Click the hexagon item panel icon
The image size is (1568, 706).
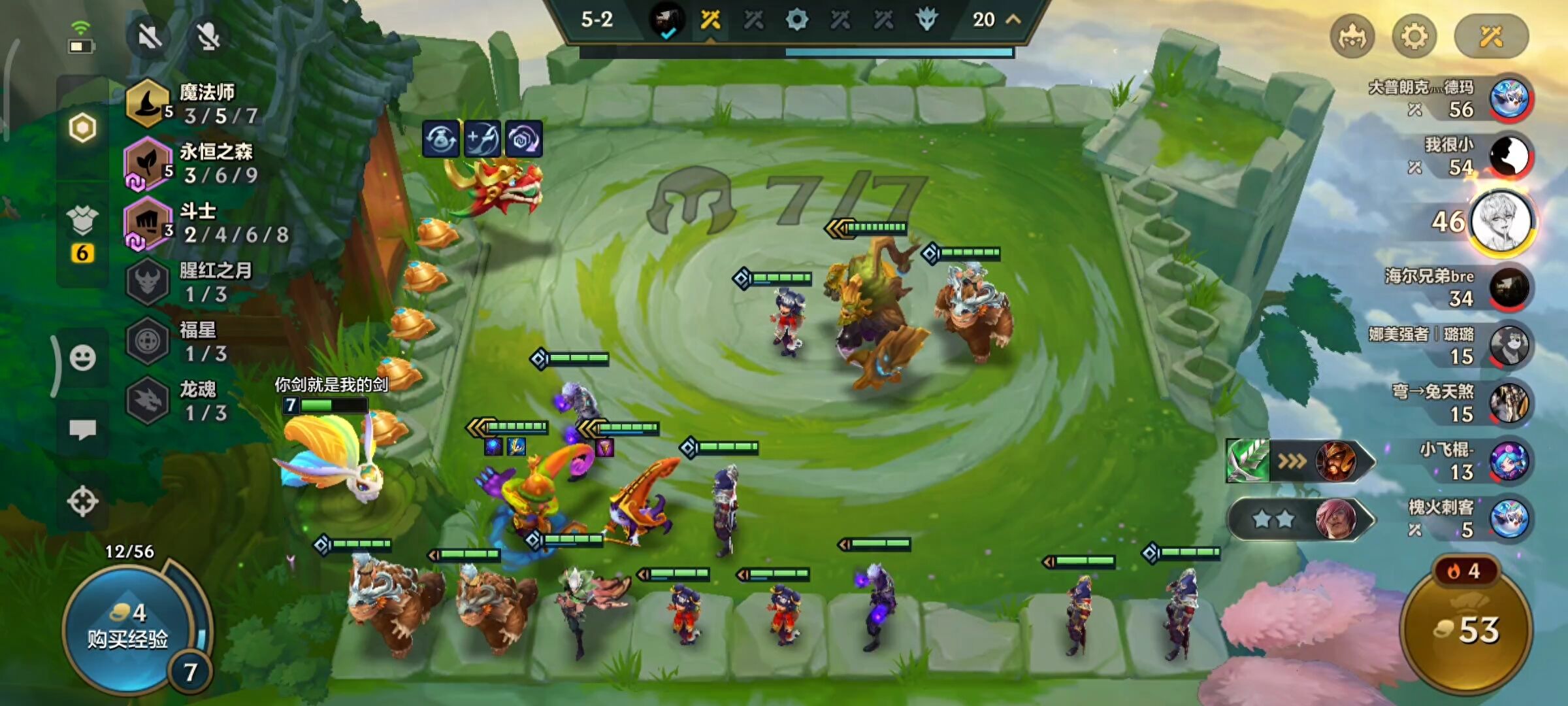(x=83, y=128)
